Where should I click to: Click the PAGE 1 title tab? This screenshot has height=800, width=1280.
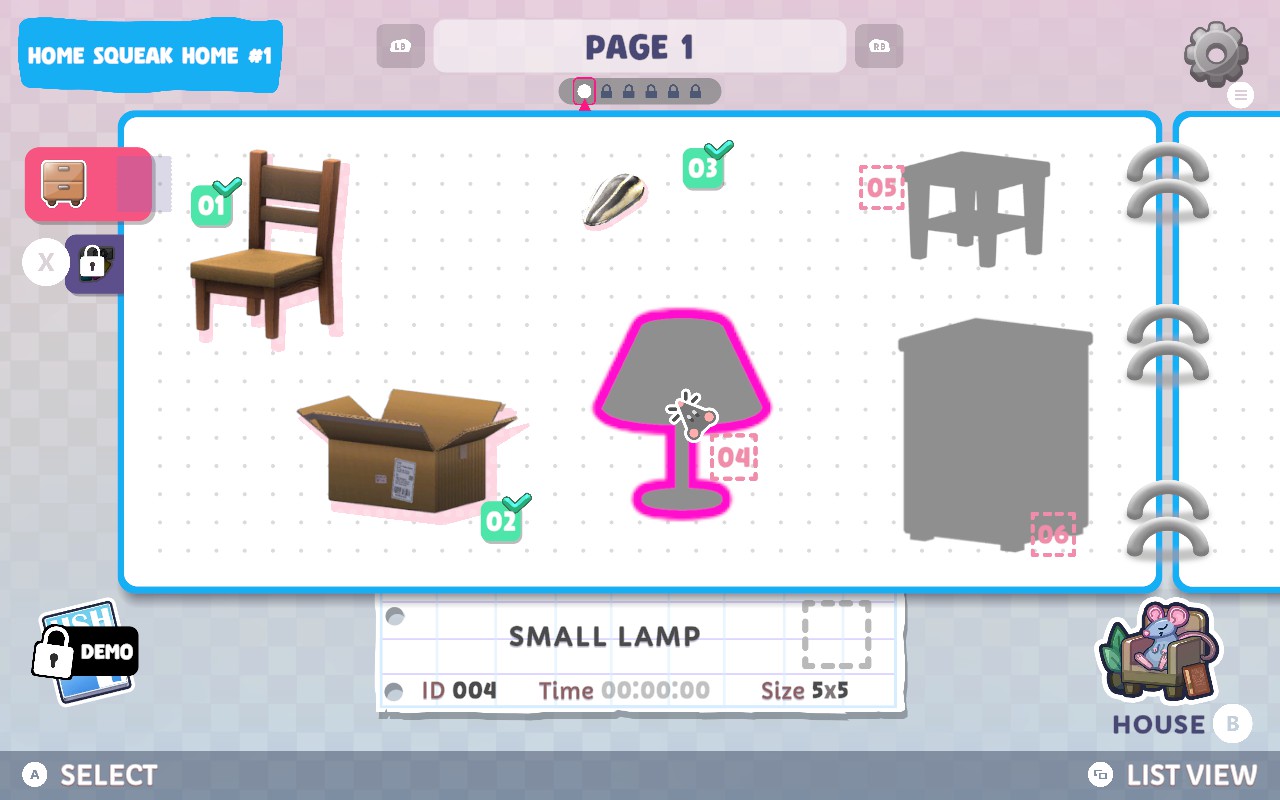(640, 46)
